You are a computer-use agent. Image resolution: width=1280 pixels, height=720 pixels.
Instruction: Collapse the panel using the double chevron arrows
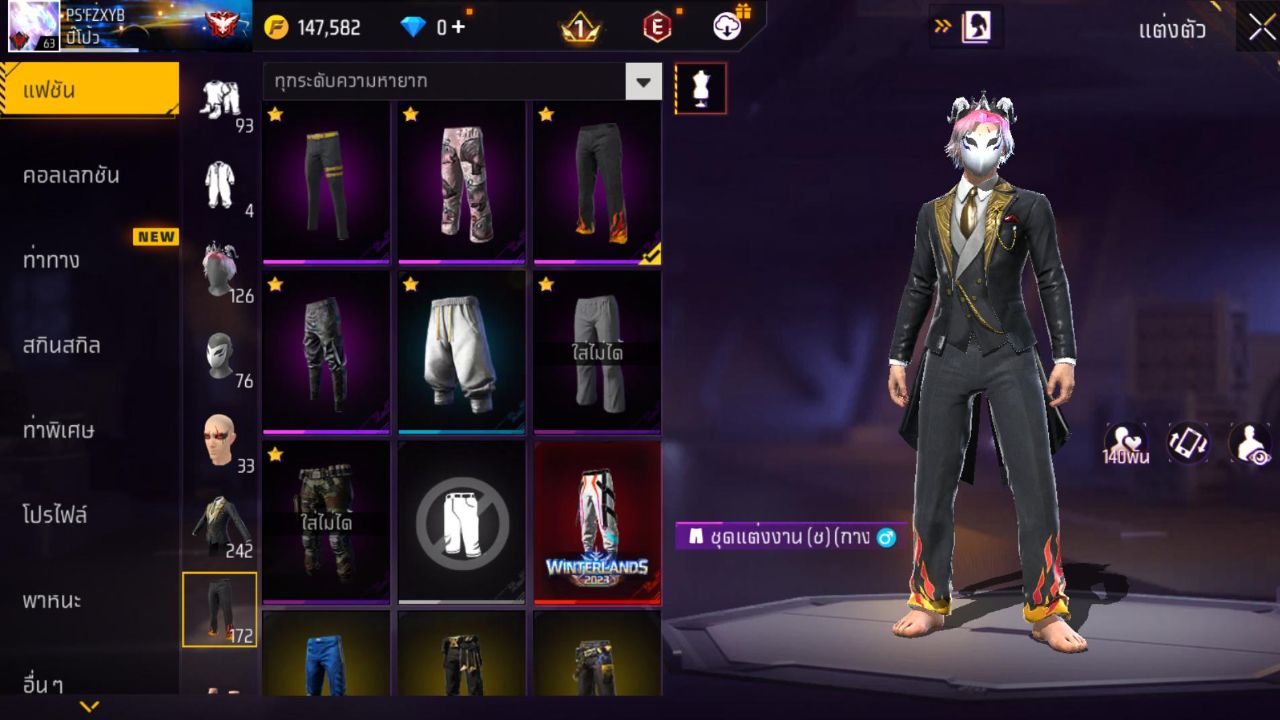pyautogui.click(x=941, y=27)
